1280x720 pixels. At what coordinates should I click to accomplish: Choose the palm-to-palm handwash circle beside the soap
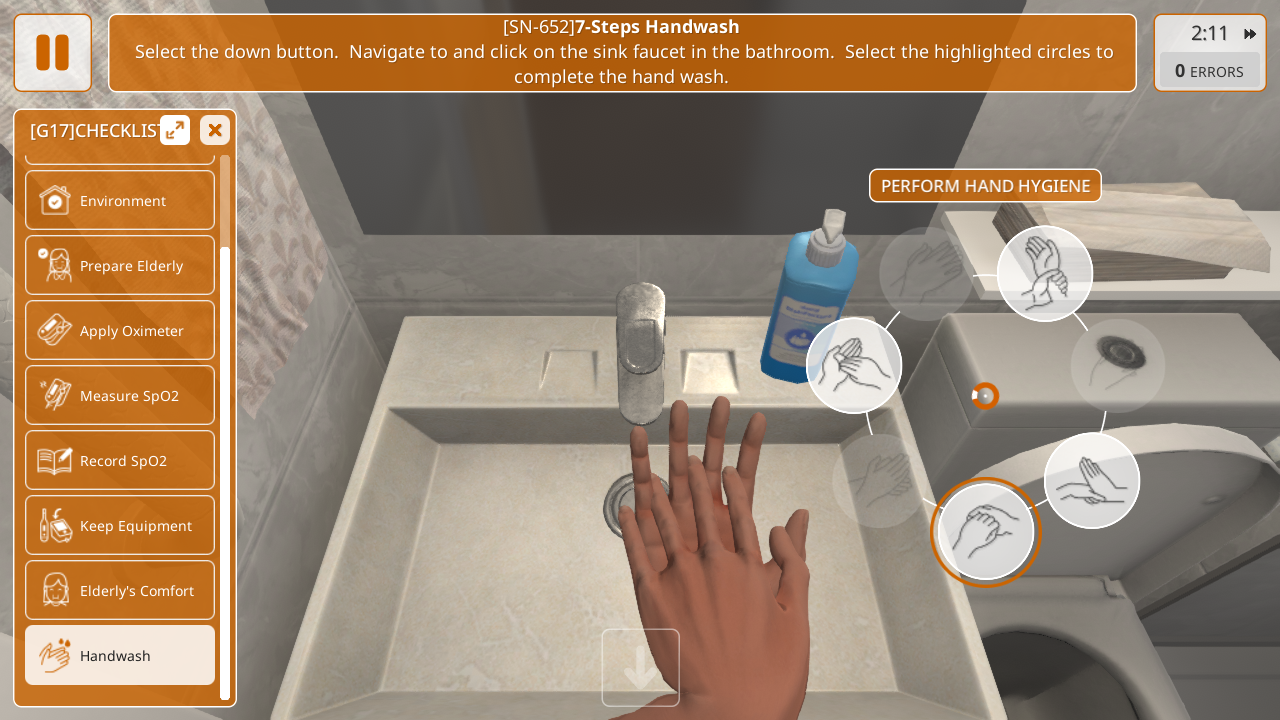(854, 365)
